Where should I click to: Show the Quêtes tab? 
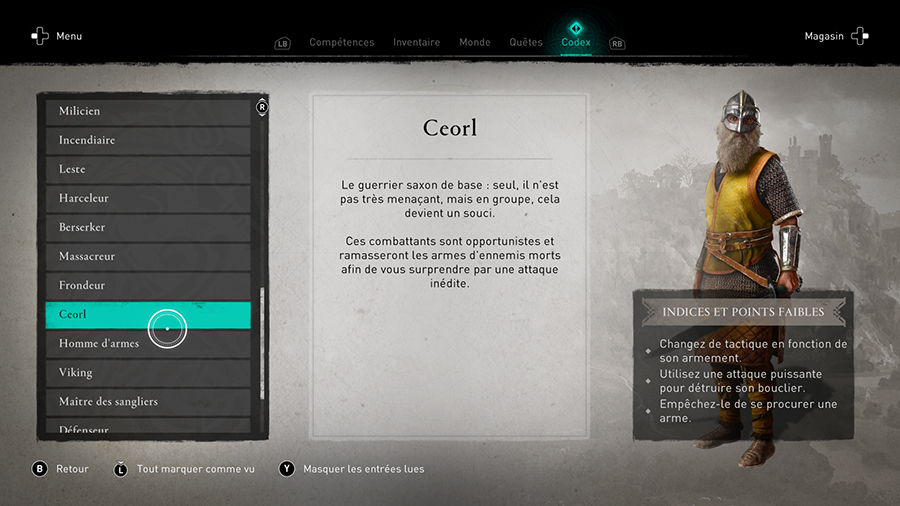point(525,42)
